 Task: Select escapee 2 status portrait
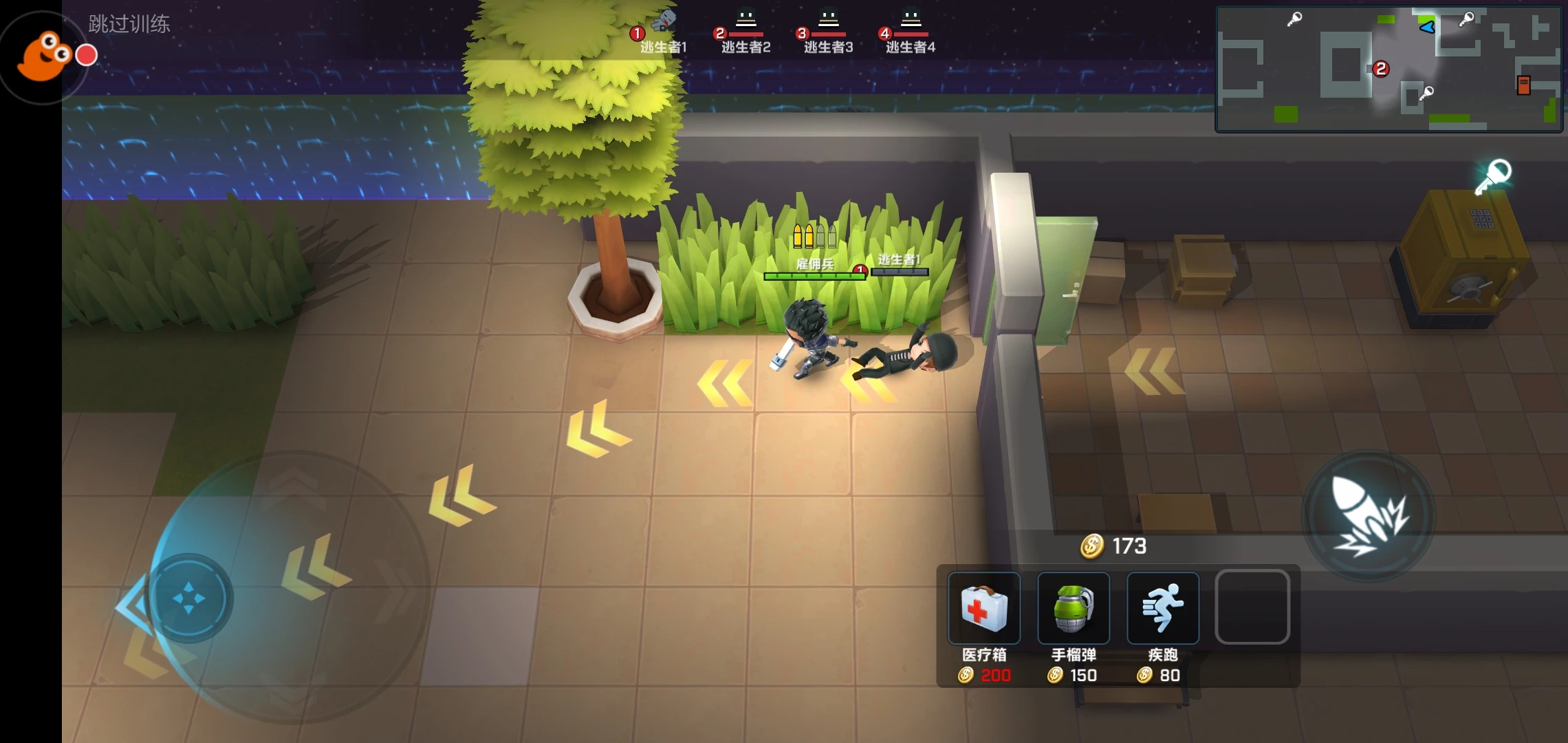coord(745,30)
